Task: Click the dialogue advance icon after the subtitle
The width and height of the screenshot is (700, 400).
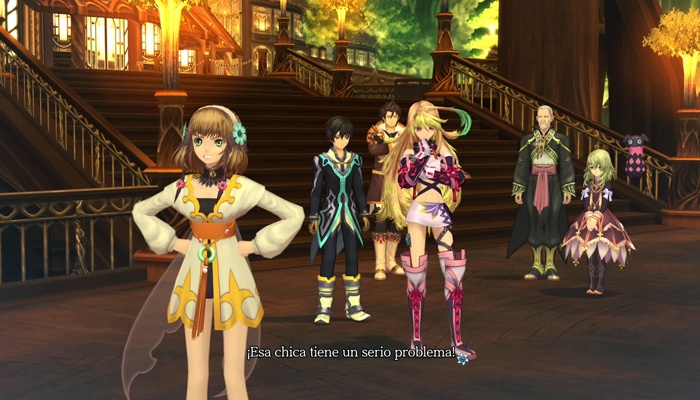Action: pyautogui.click(x=462, y=359)
